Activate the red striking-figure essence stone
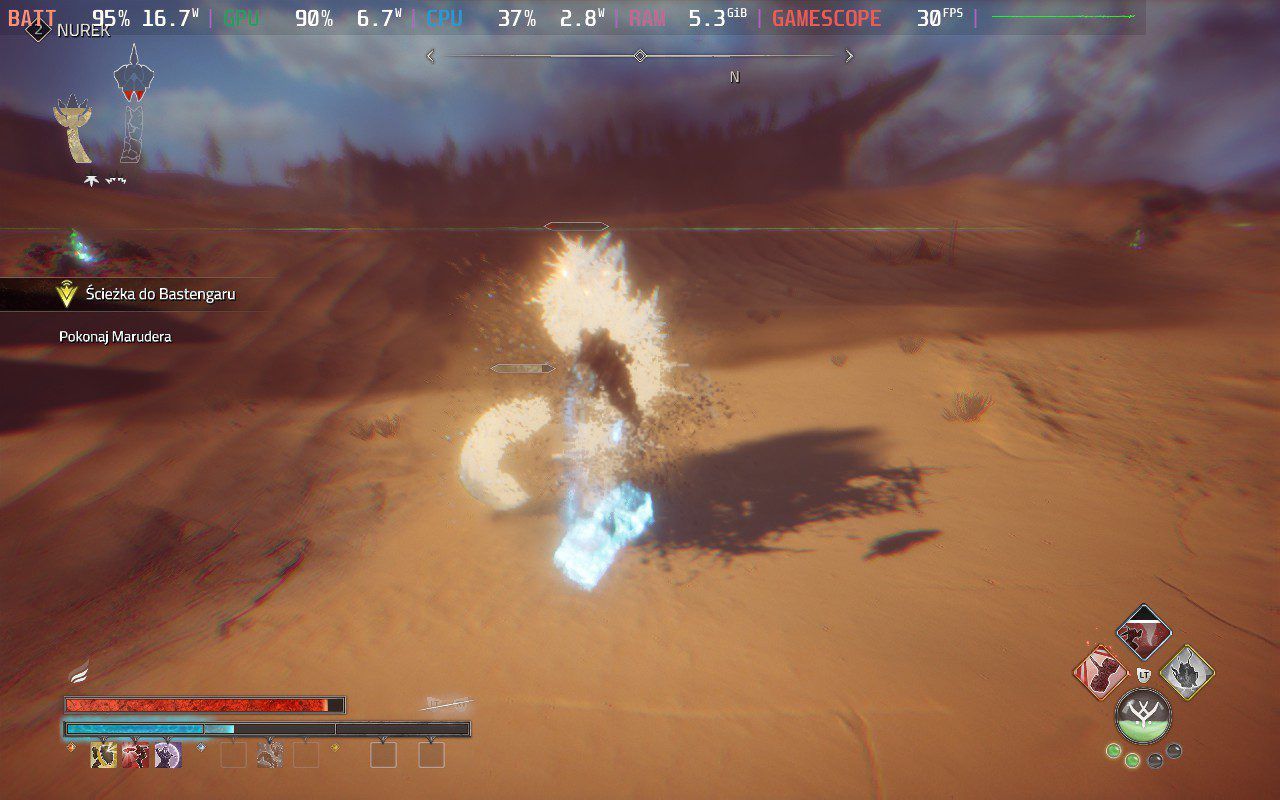 click(x=135, y=755)
